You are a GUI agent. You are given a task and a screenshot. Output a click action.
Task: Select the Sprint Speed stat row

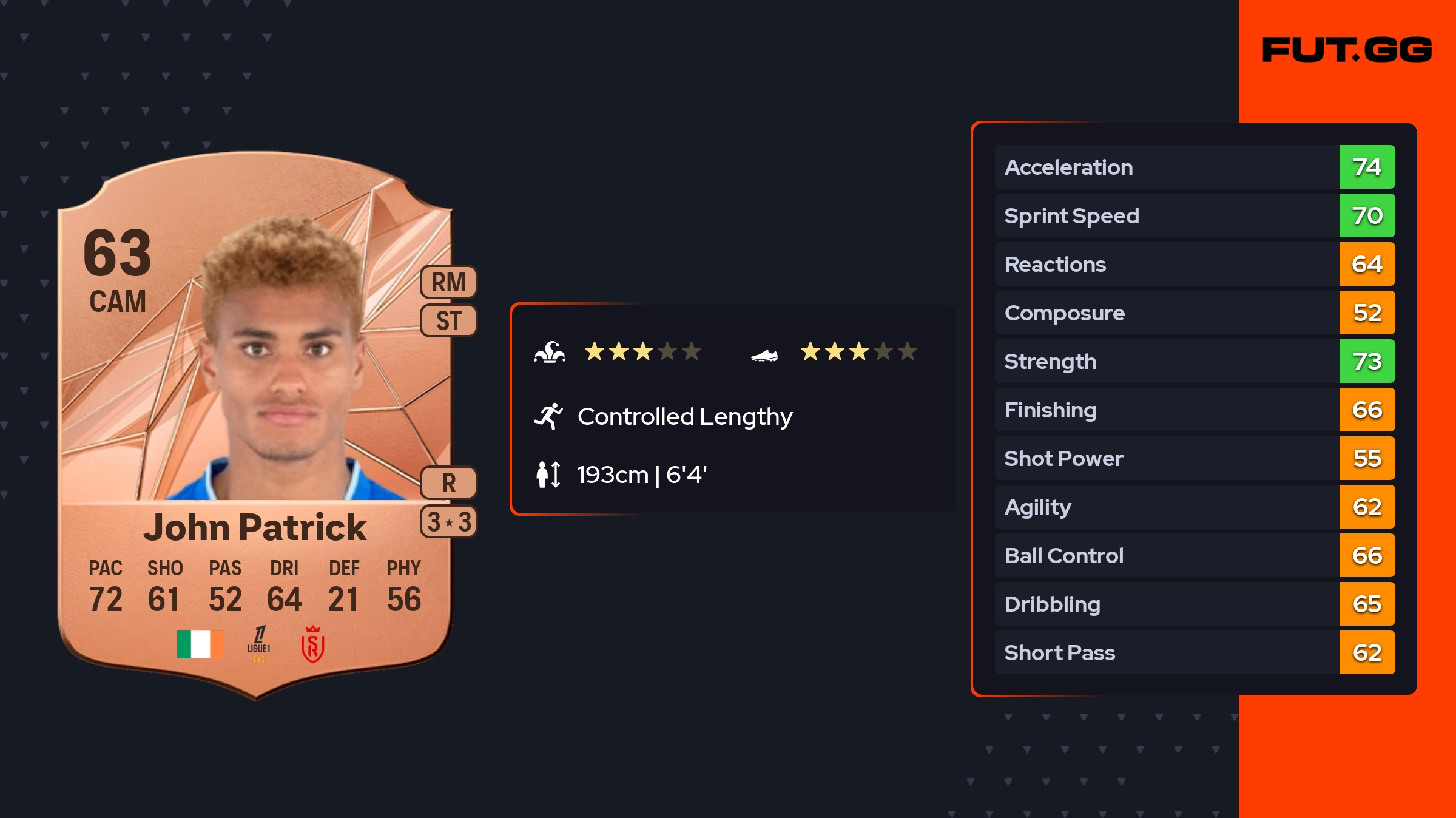pyautogui.click(x=1194, y=215)
